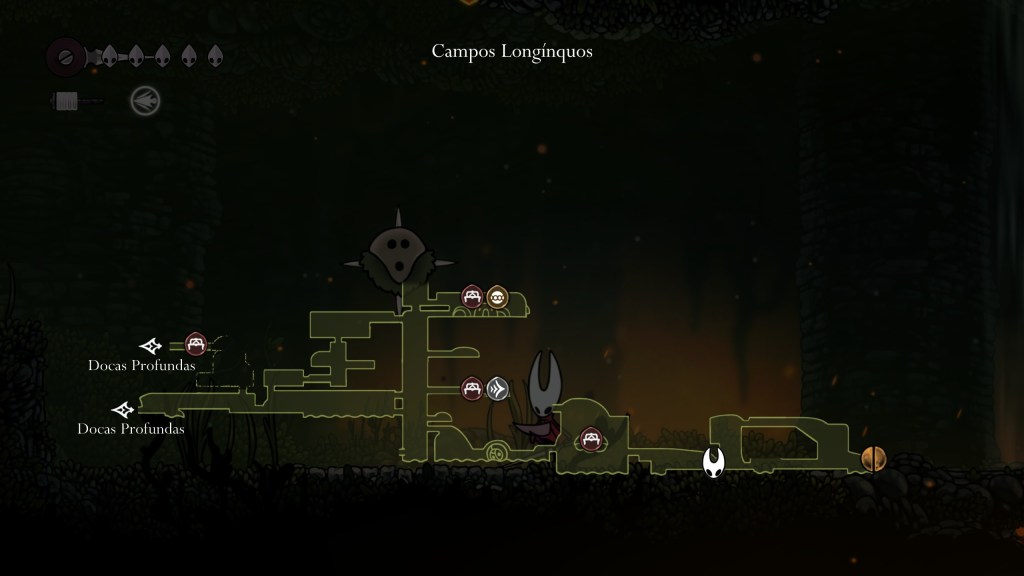This screenshot has width=1024, height=576.
Task: Pick the bench marker near the Docas Profundas exit
Action: [196, 345]
